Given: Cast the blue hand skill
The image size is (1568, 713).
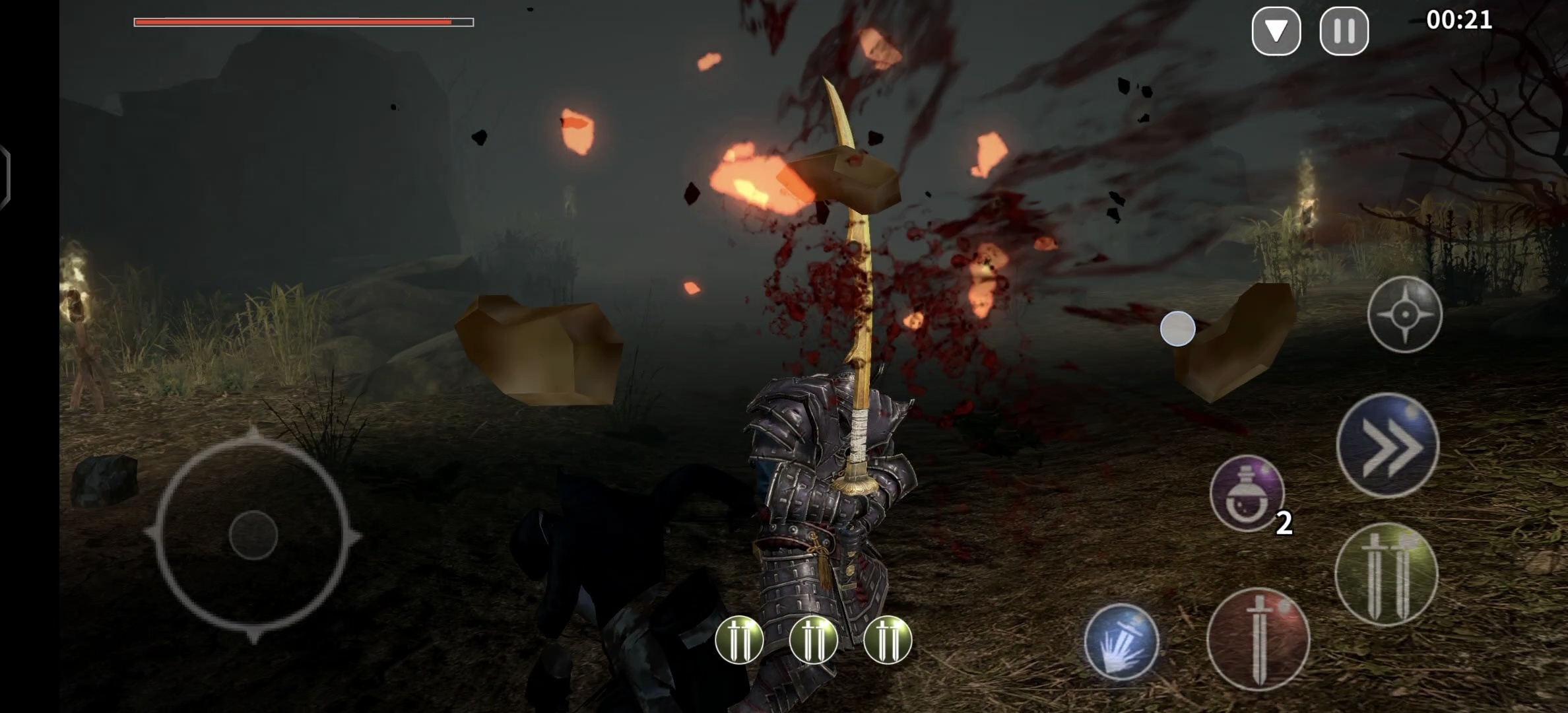Looking at the screenshot, I should tap(1121, 641).
